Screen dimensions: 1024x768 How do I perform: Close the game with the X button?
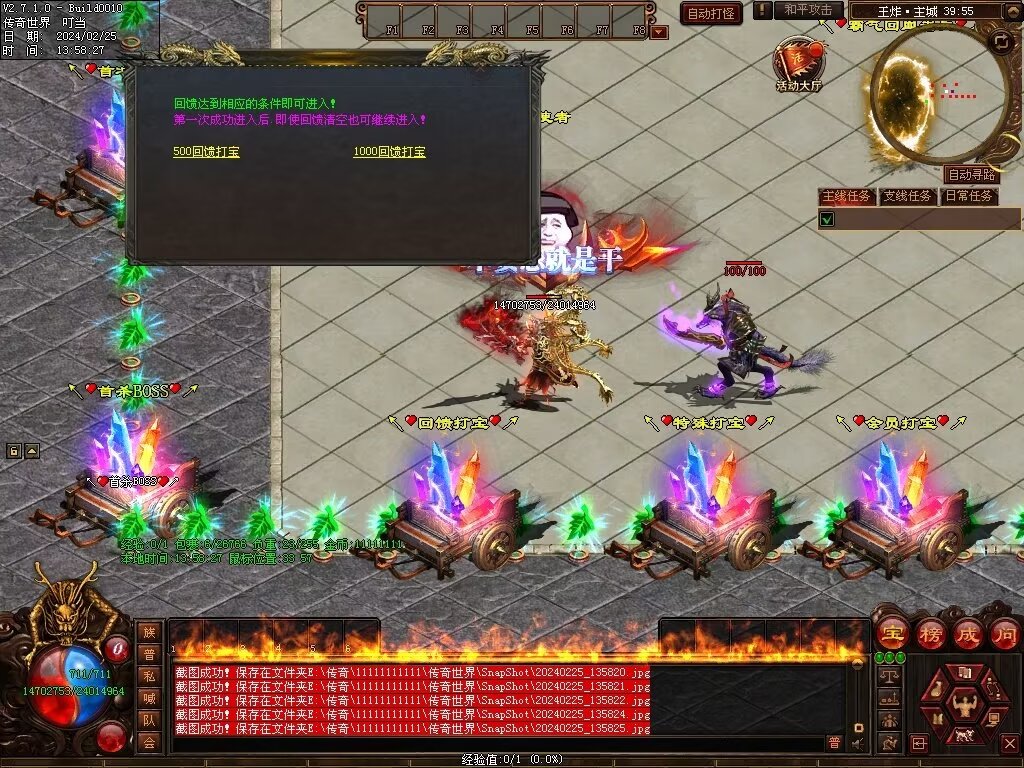tap(1009, 743)
